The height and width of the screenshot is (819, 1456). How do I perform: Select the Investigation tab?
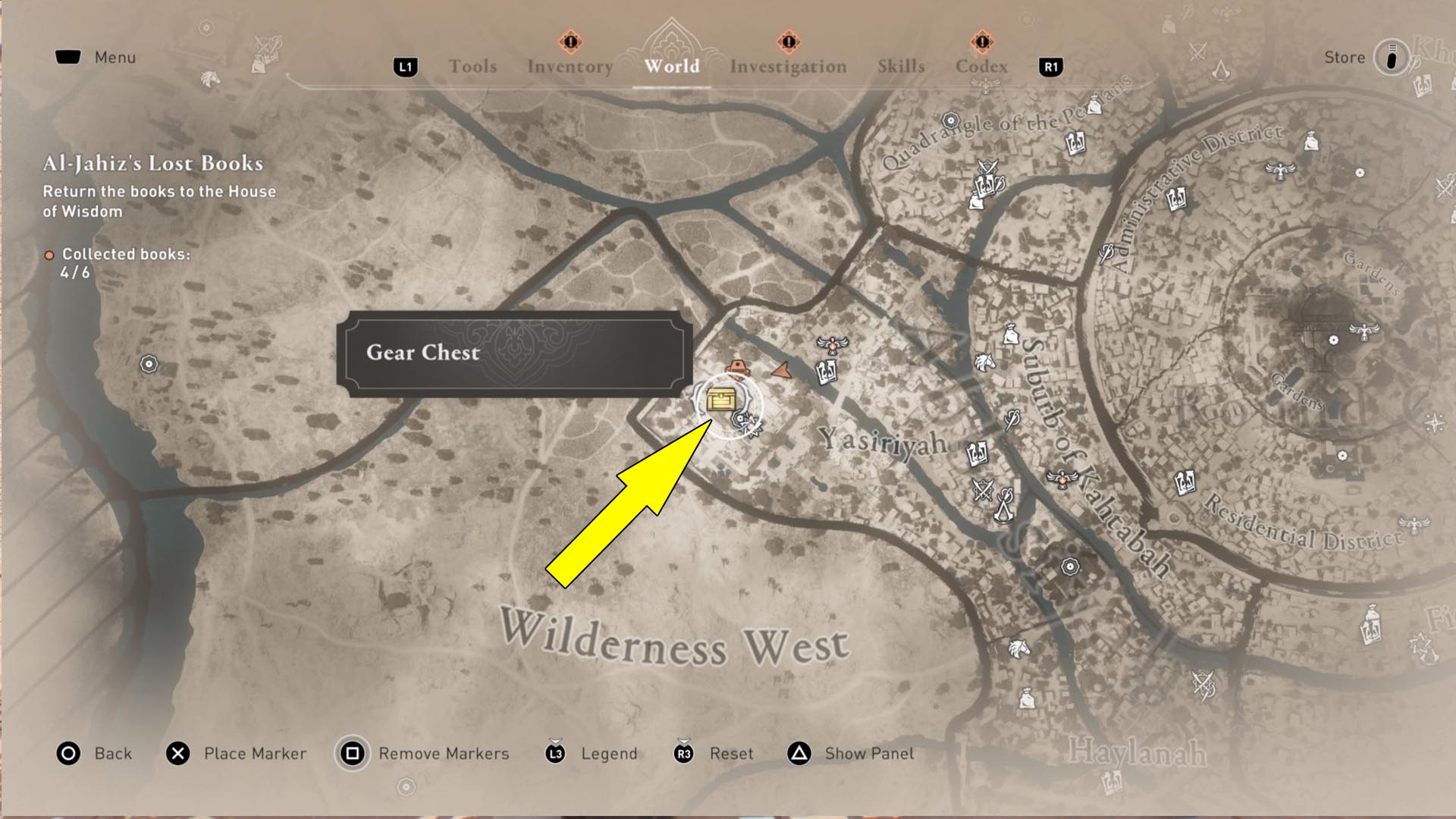pos(789,67)
